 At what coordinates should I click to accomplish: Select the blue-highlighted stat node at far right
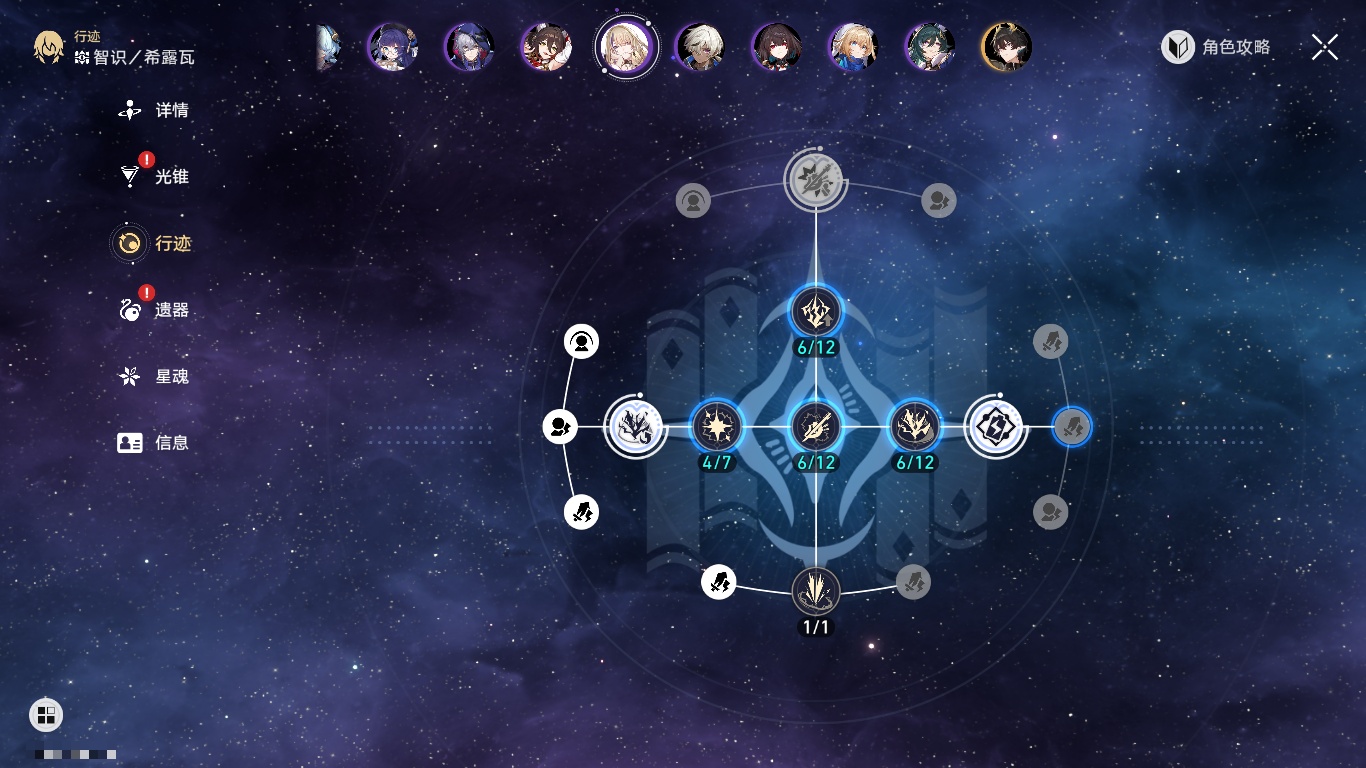tap(1071, 427)
